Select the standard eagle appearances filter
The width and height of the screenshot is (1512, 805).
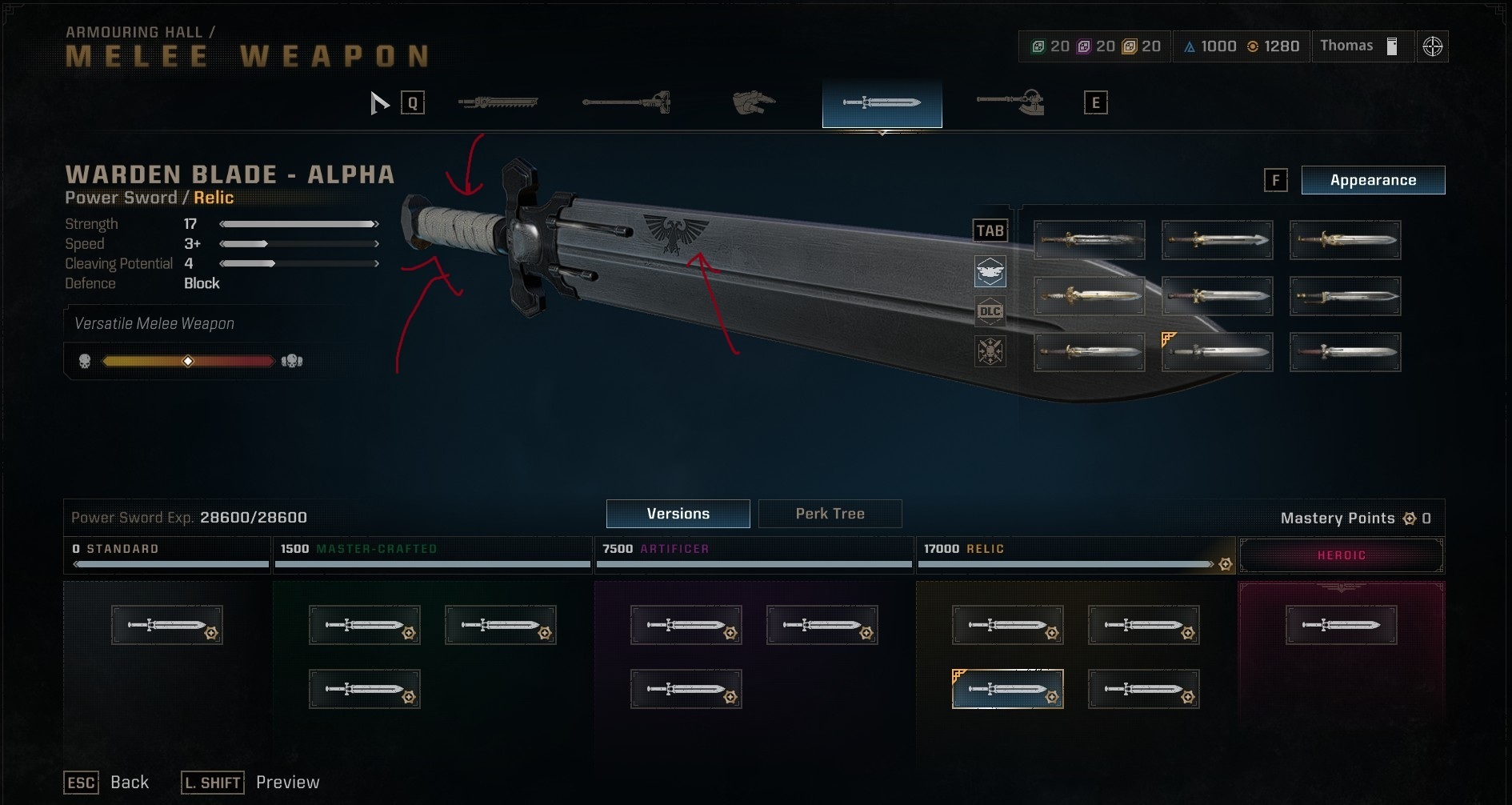[x=990, y=271]
